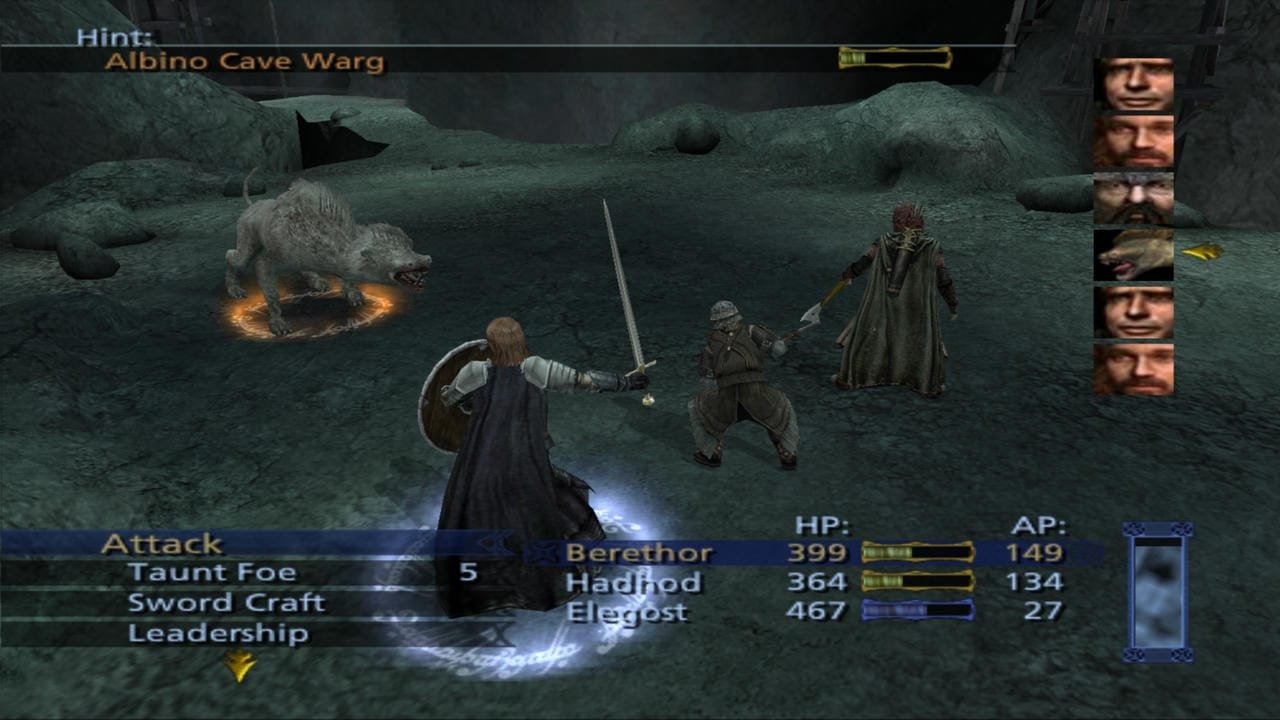Image resolution: width=1280 pixels, height=720 pixels.
Task: Select the Attack command
Action: pyautogui.click(x=162, y=544)
